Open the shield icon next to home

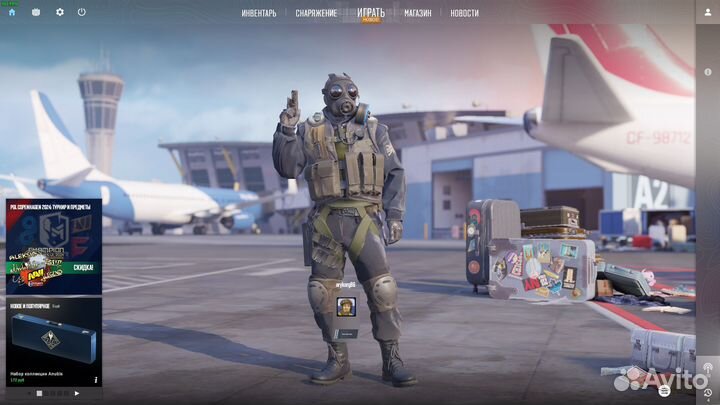tap(36, 12)
